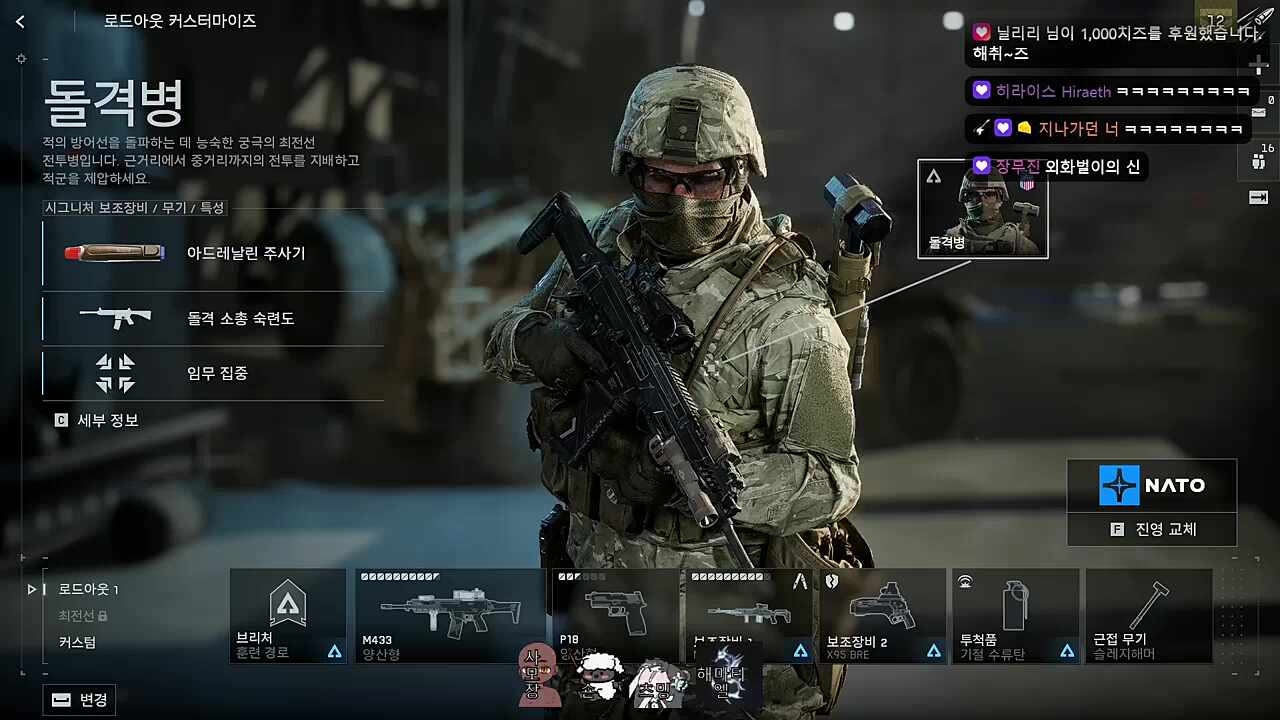Choose the 투척품 stun grenade slot

tap(1015, 615)
